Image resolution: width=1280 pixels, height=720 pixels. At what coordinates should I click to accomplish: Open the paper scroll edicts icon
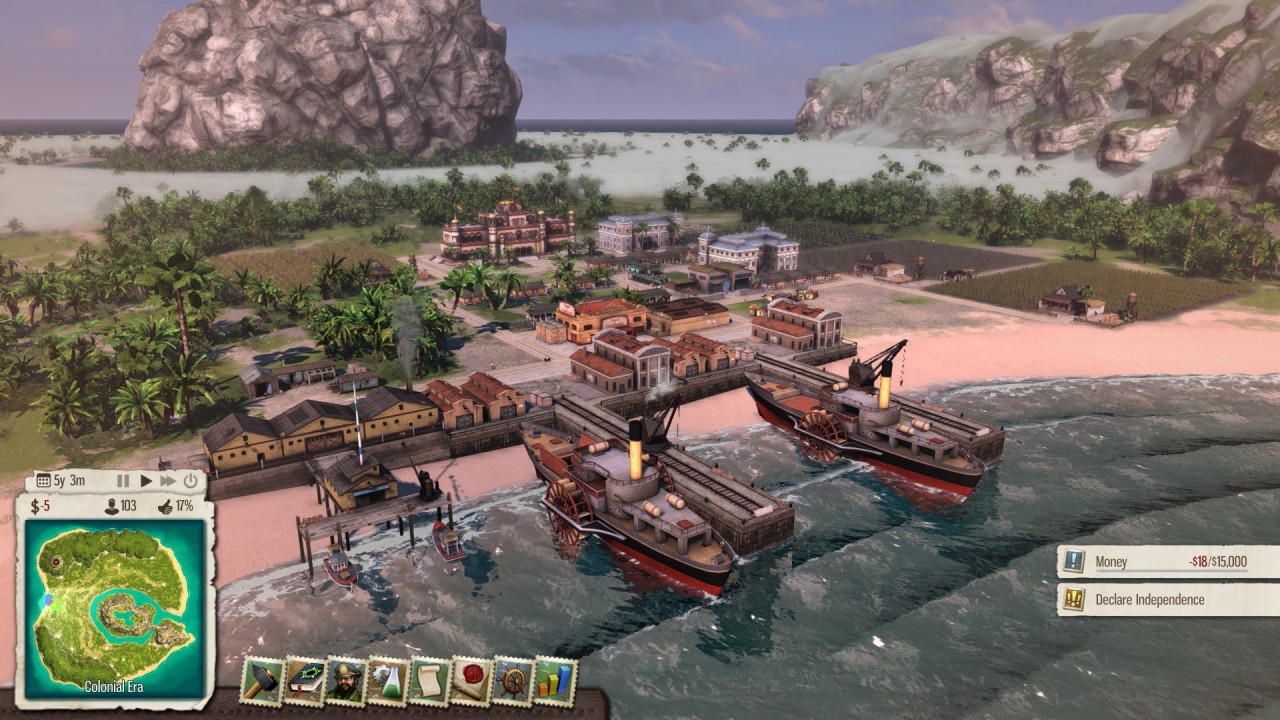click(430, 680)
